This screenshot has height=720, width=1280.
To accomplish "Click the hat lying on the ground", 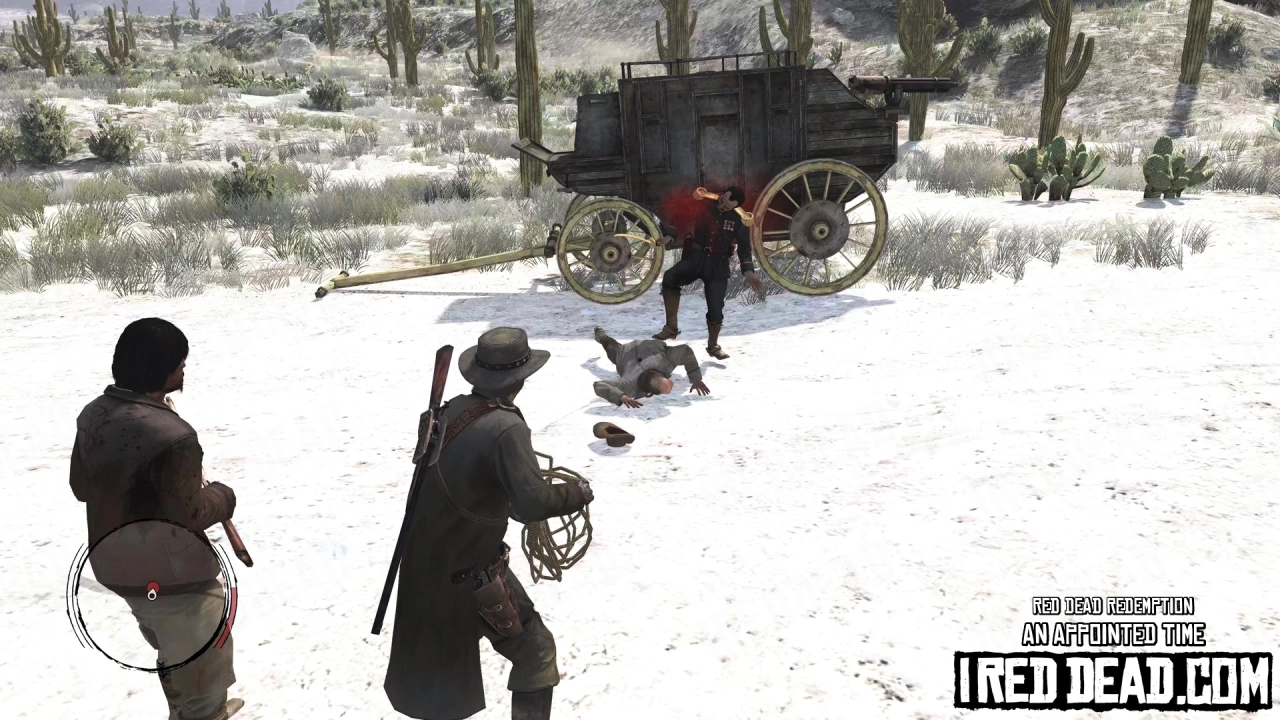I will tap(613, 436).
